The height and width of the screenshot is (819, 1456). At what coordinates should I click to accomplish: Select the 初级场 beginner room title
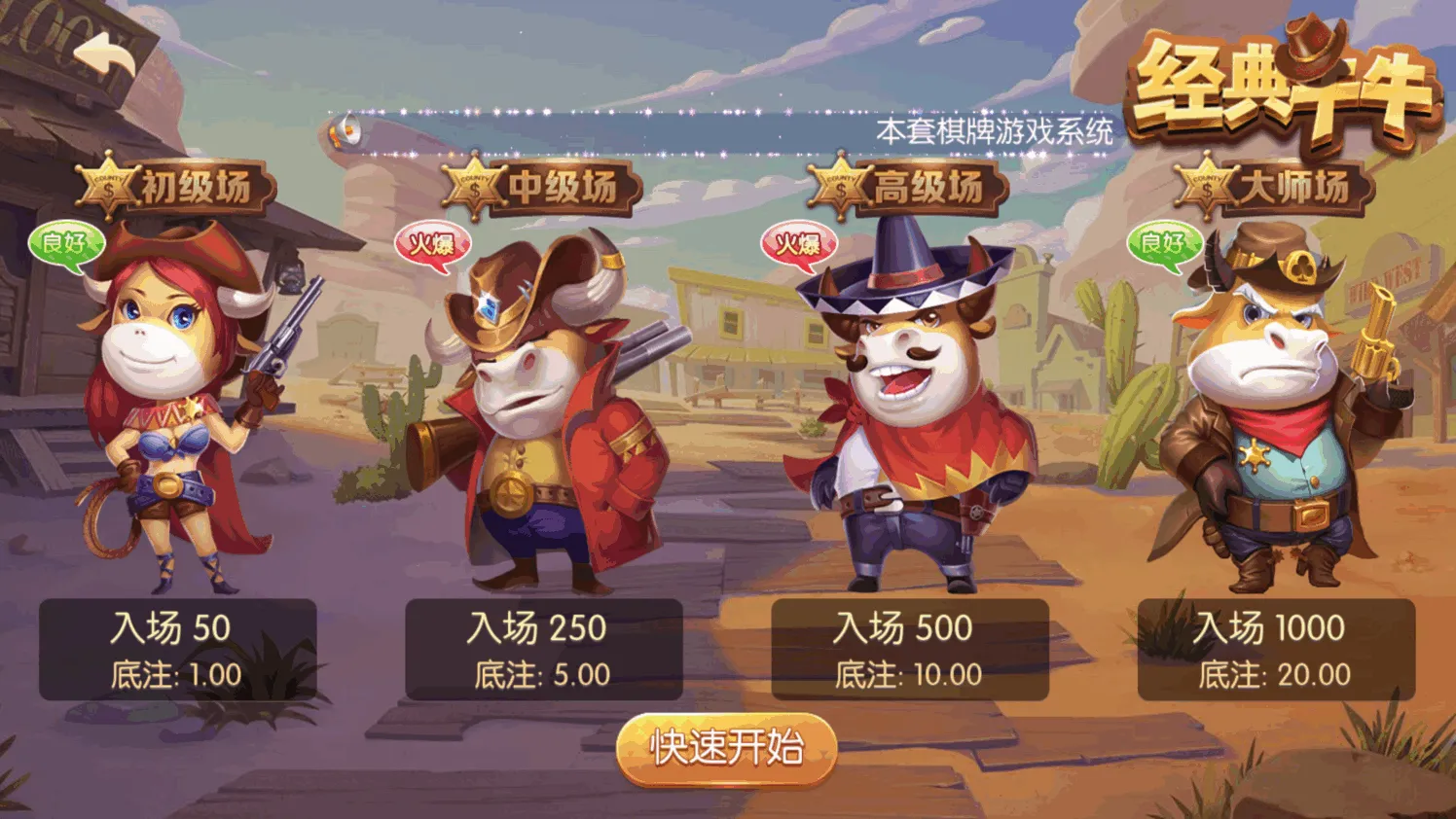click(x=178, y=187)
